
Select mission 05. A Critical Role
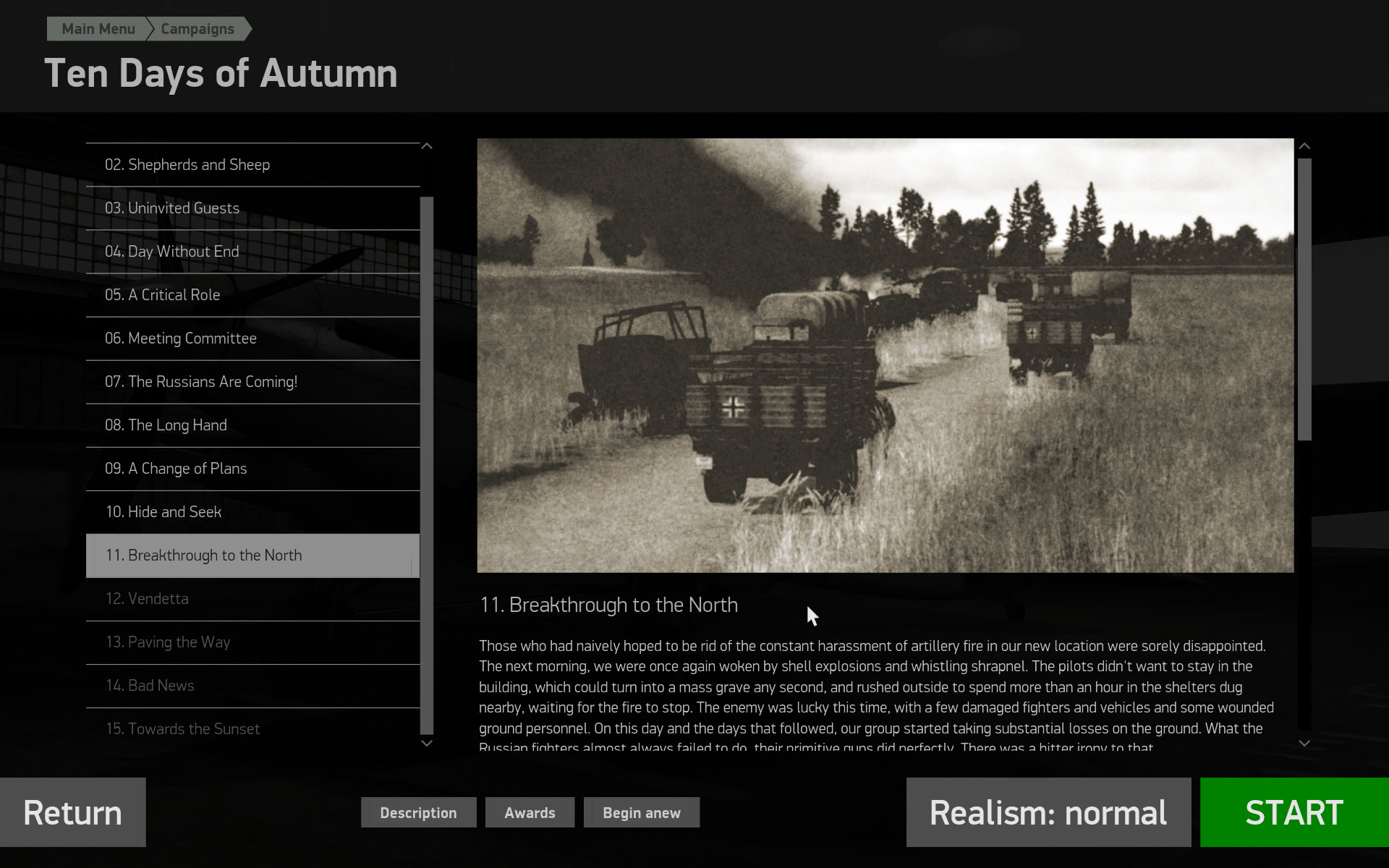click(162, 294)
